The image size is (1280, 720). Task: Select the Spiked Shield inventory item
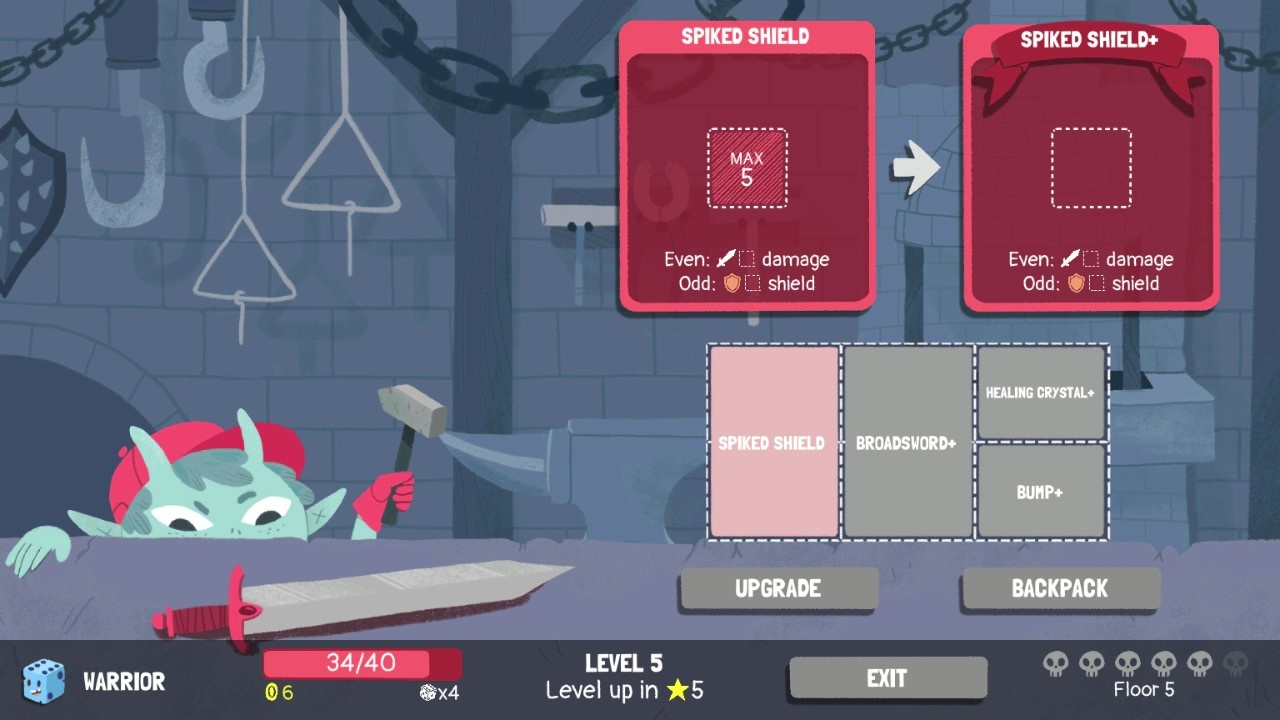click(772, 443)
